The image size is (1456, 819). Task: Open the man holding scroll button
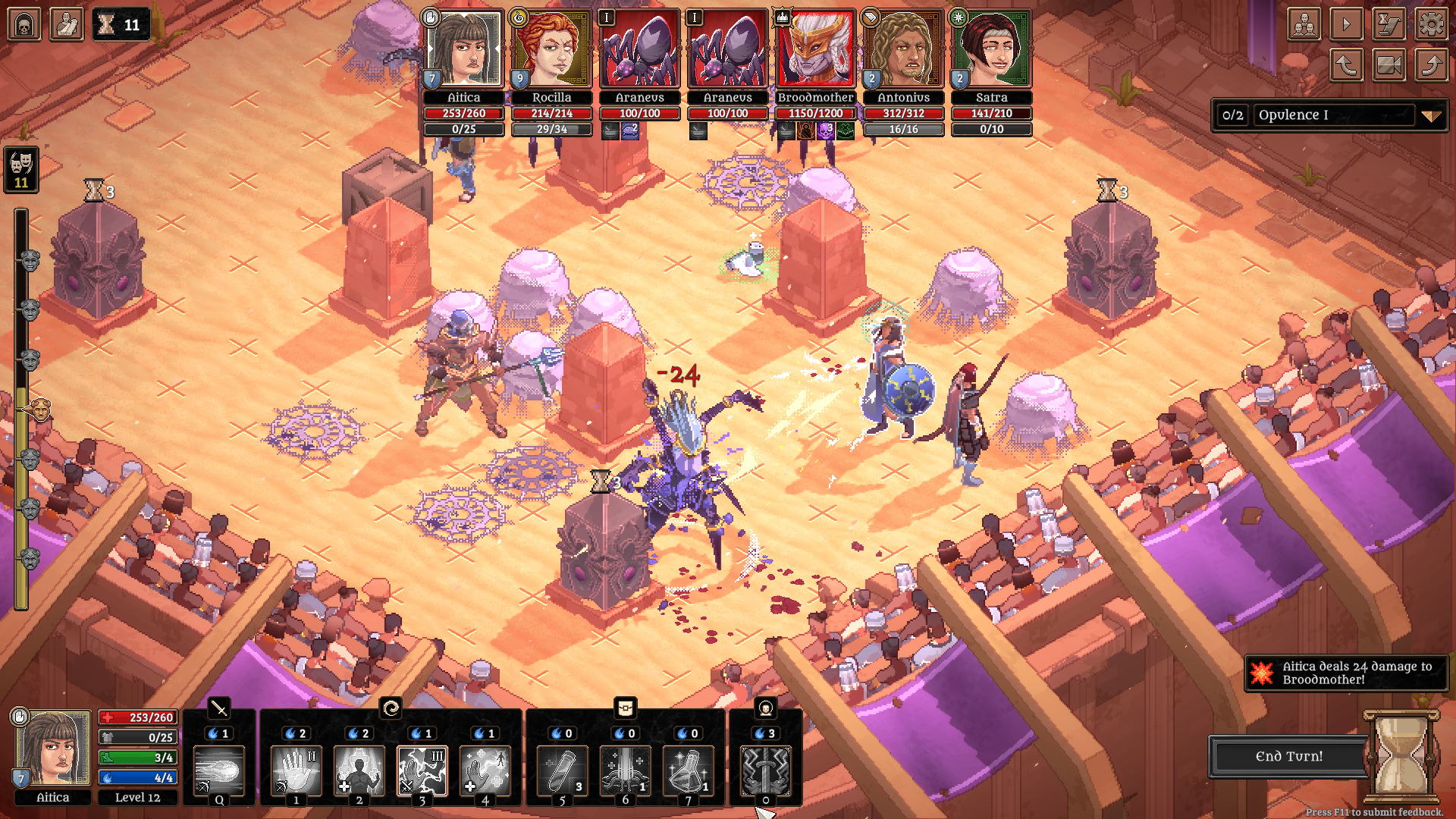tap(67, 24)
